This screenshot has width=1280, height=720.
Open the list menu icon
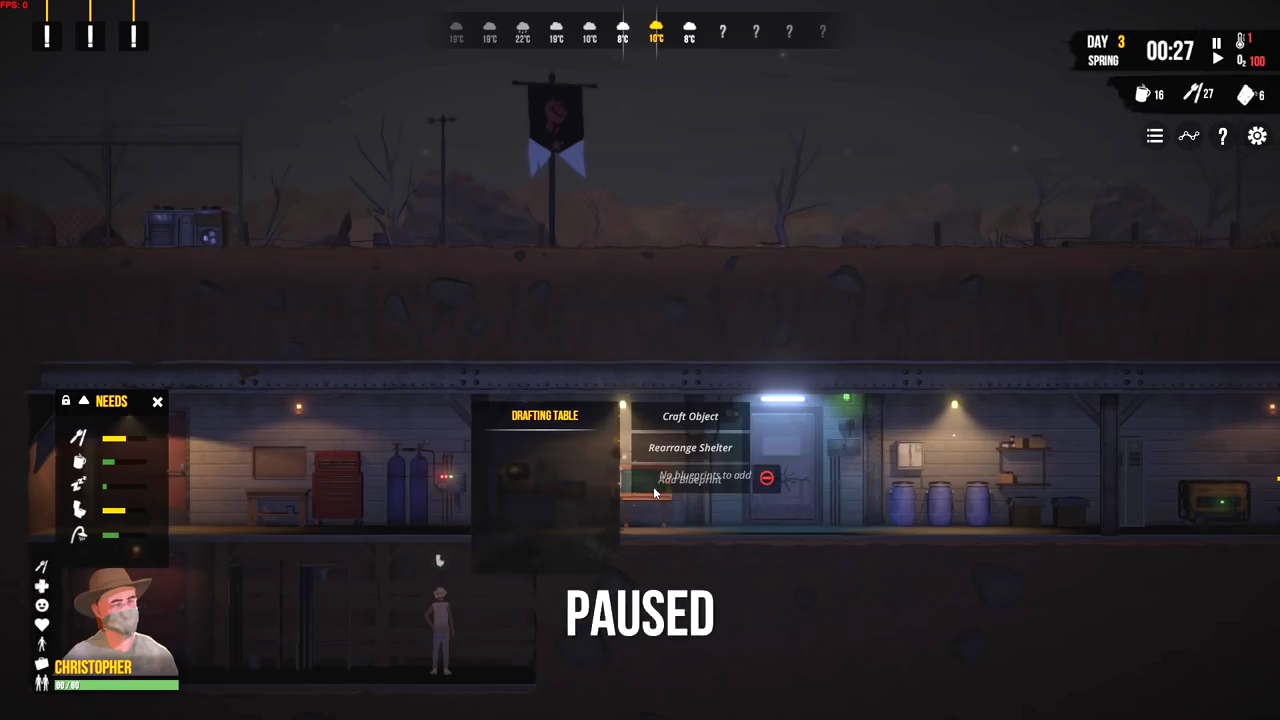pos(1155,136)
